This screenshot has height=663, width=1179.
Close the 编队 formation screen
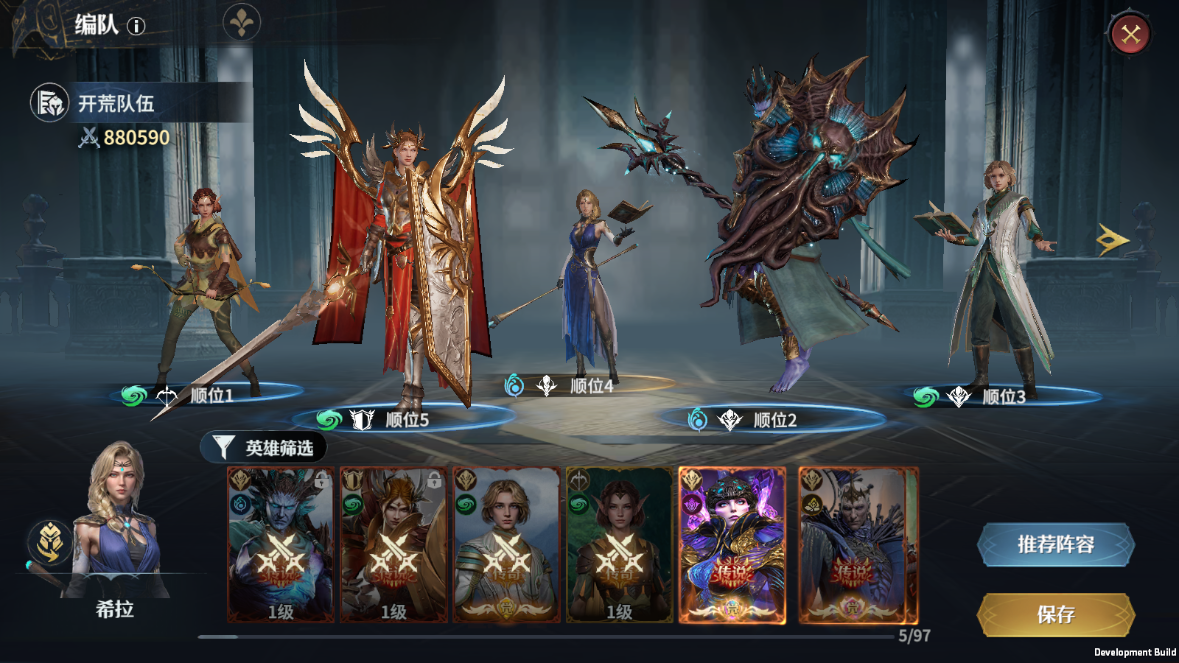point(1130,35)
